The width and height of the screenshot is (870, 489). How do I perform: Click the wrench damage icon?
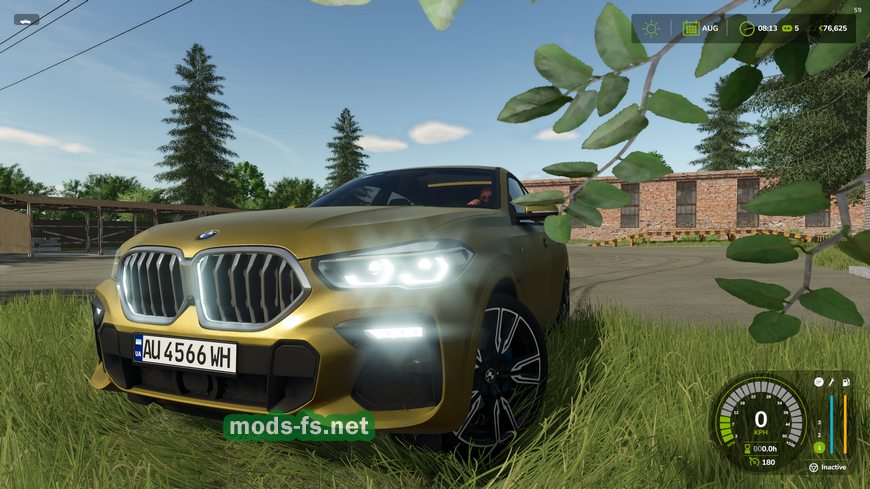tap(831, 382)
